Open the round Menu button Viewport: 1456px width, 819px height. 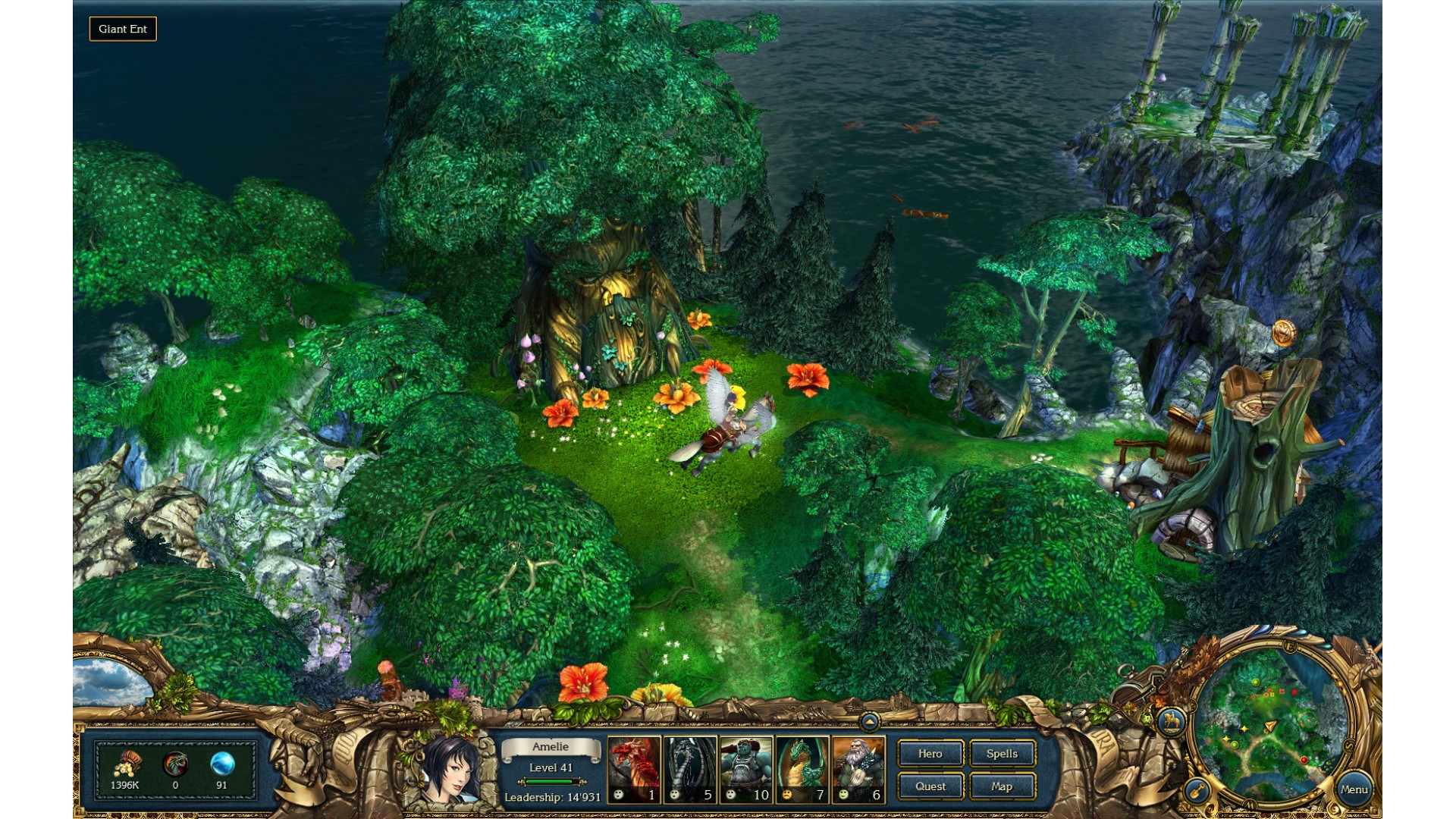click(1354, 789)
